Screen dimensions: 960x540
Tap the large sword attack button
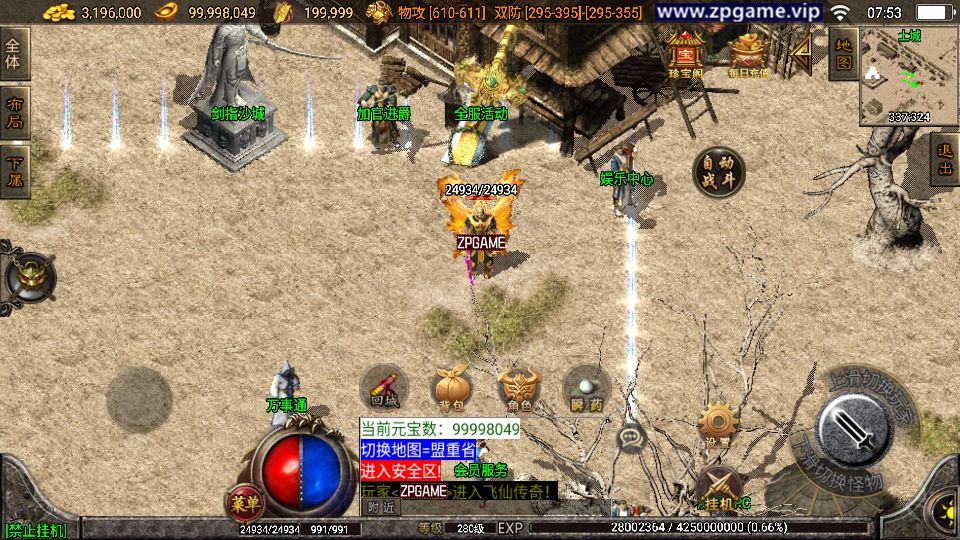point(853,428)
